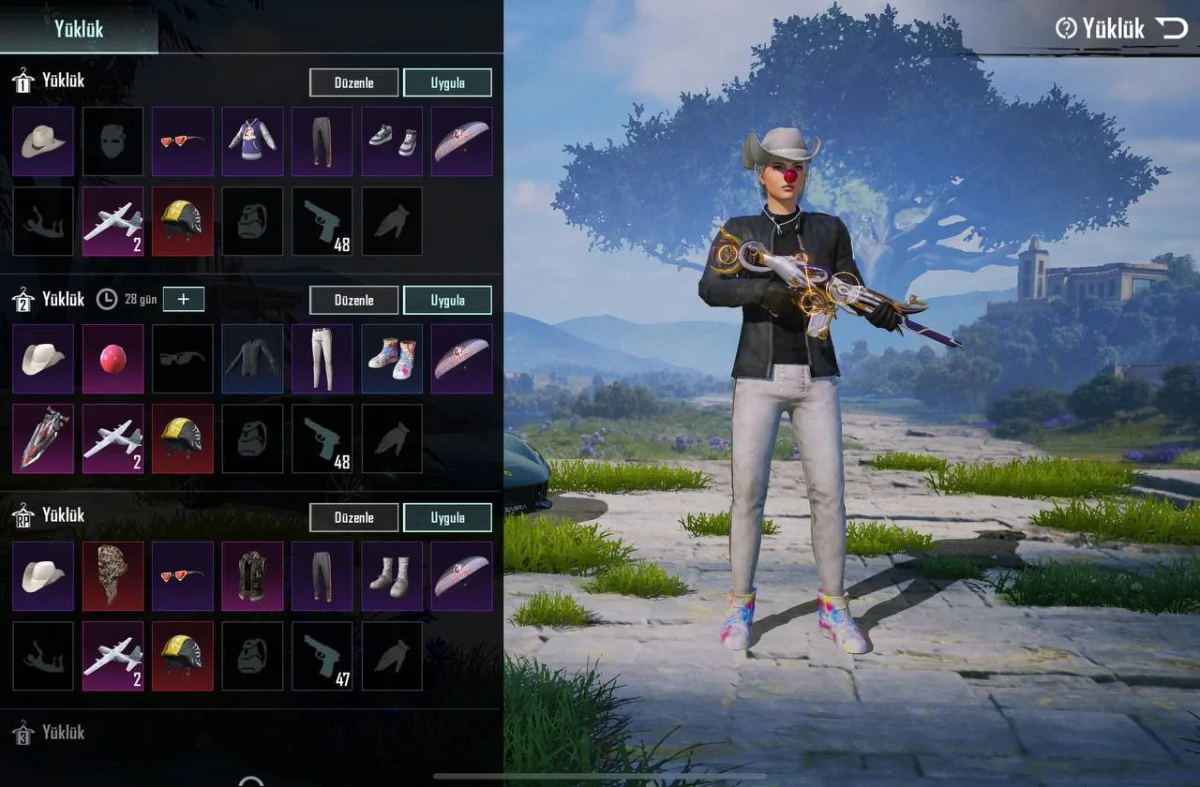The image size is (1200, 787).
Task: Select the Yüklük tab header
Action: tap(79, 29)
